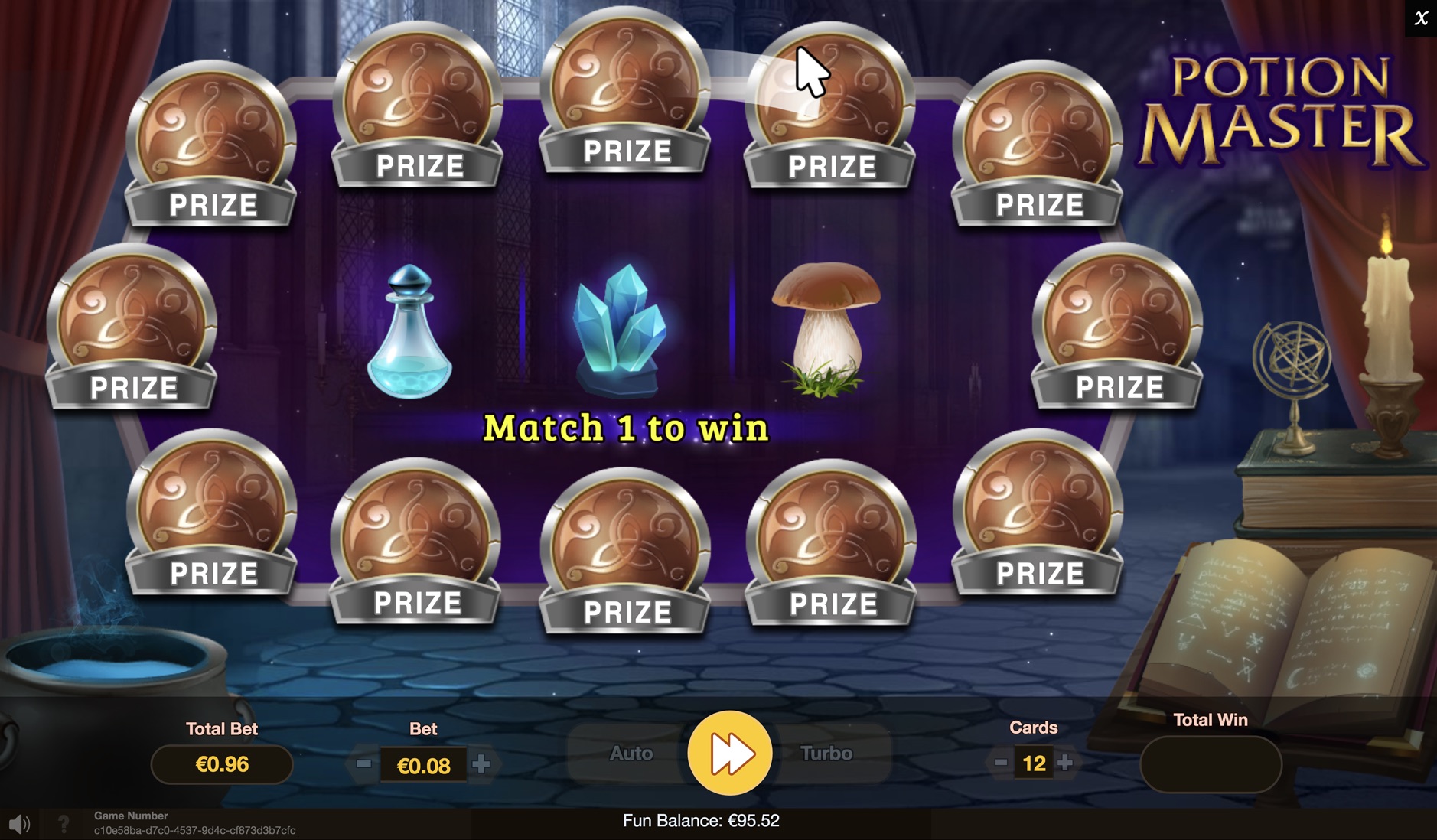Enable Auto play mode
Image resolution: width=1437 pixels, height=840 pixels.
(631, 754)
